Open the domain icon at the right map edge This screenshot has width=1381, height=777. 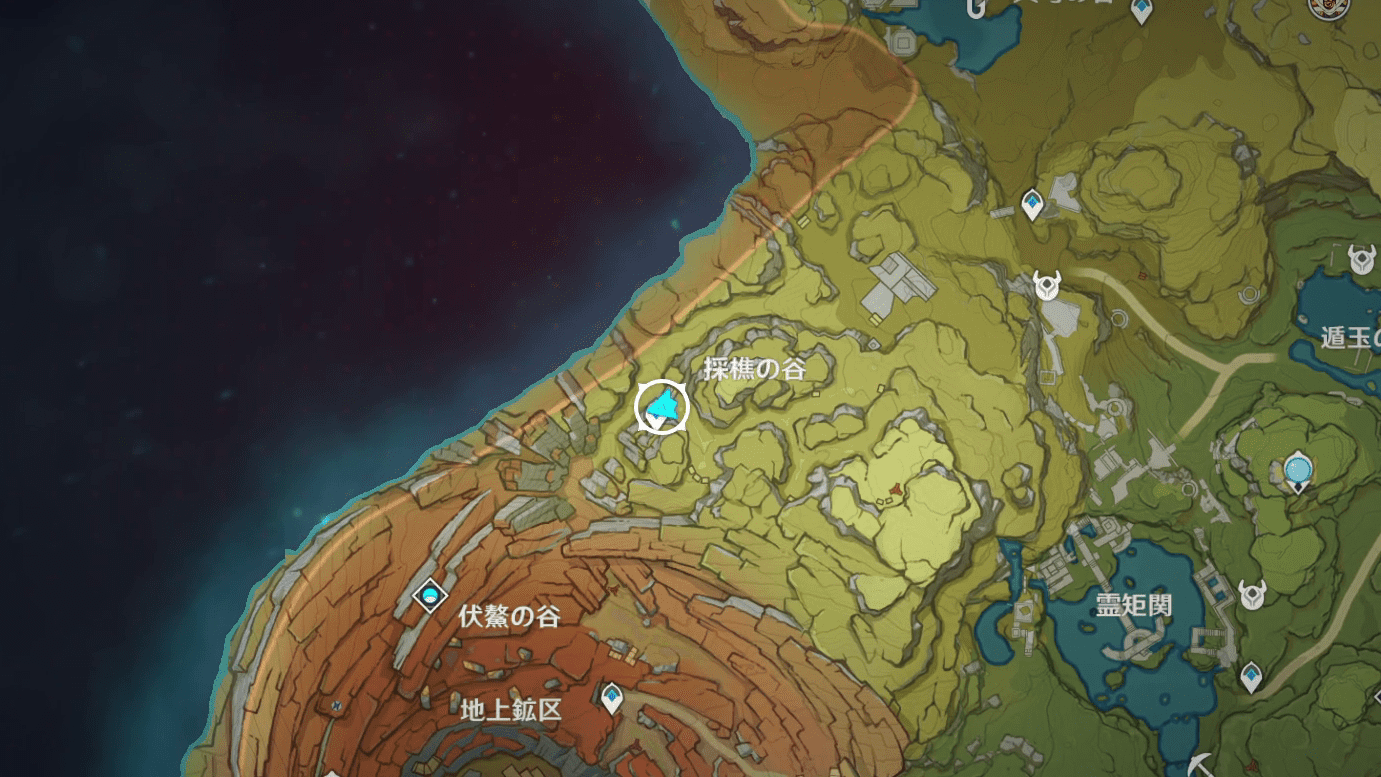coord(1360,256)
